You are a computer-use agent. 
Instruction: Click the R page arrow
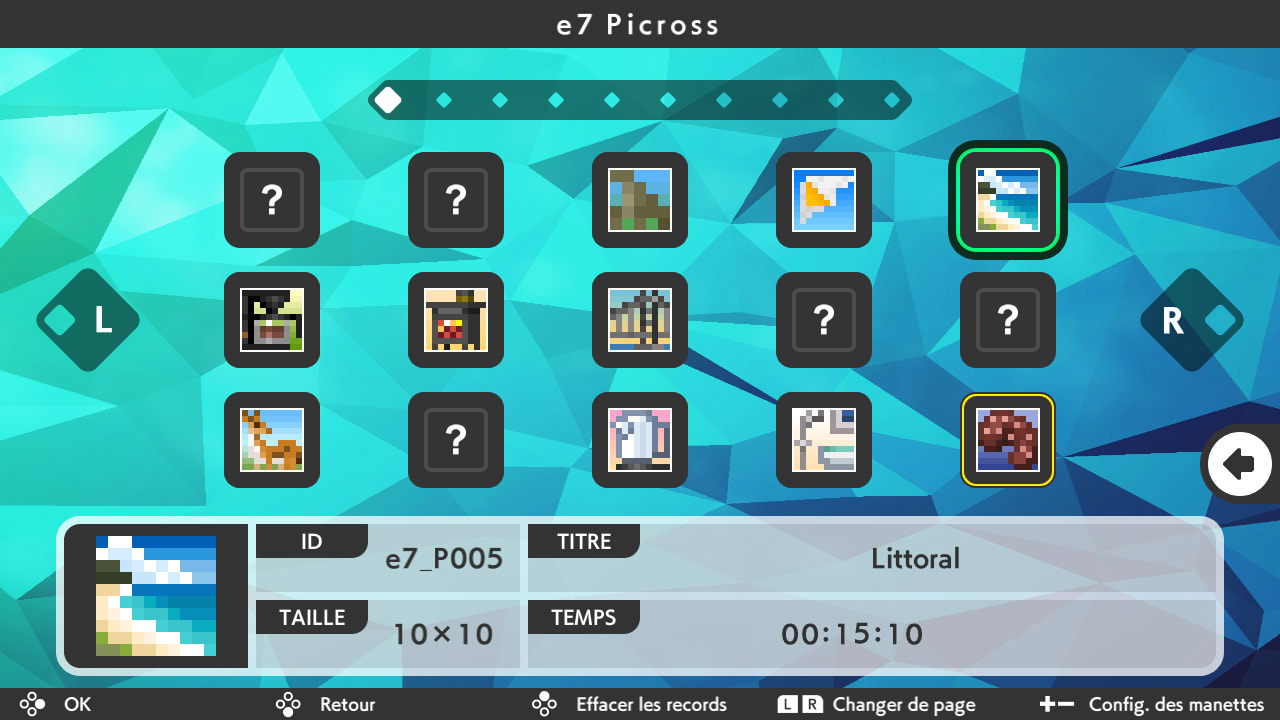pos(1192,320)
